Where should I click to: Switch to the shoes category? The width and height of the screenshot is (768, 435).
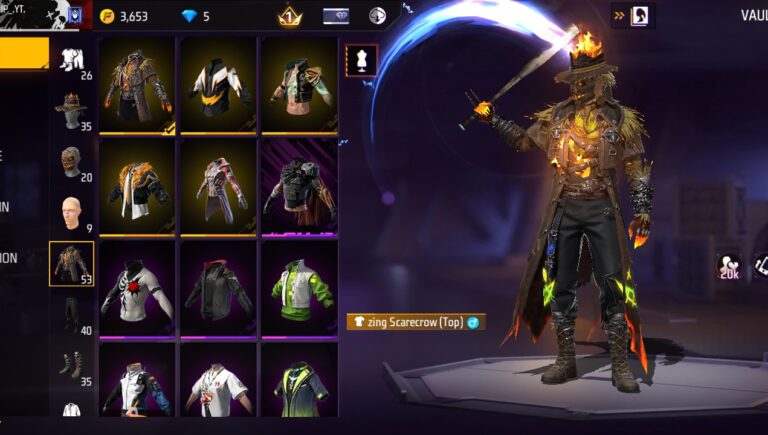pos(72,364)
